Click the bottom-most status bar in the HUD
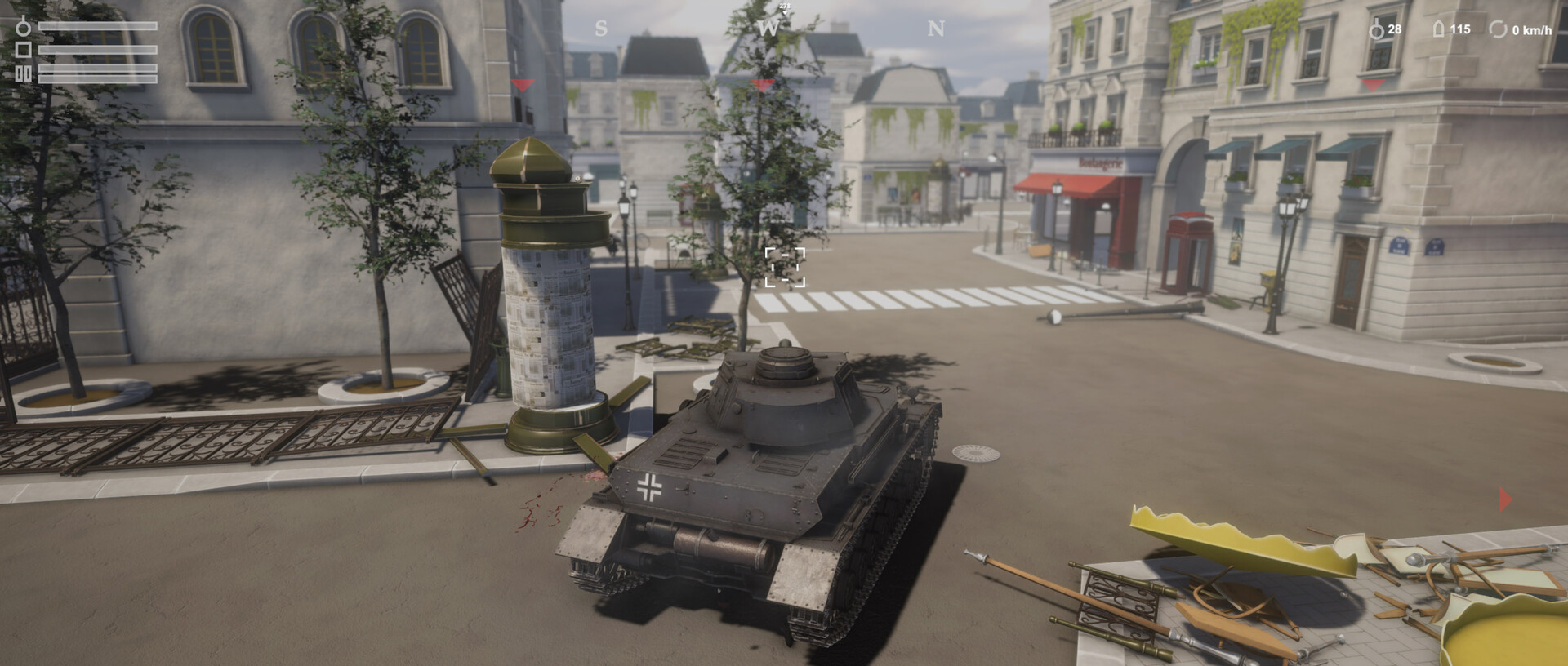1568x666 pixels. coord(98,79)
